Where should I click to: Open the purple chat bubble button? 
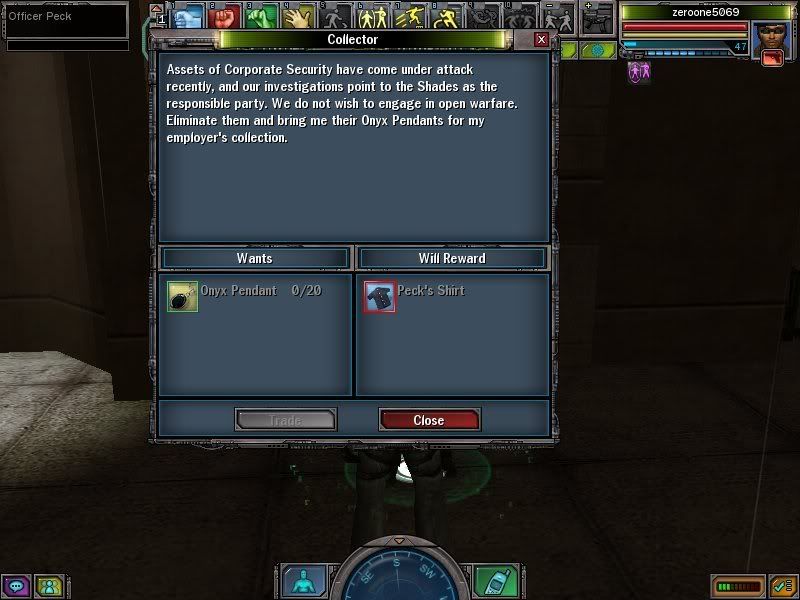[16, 586]
